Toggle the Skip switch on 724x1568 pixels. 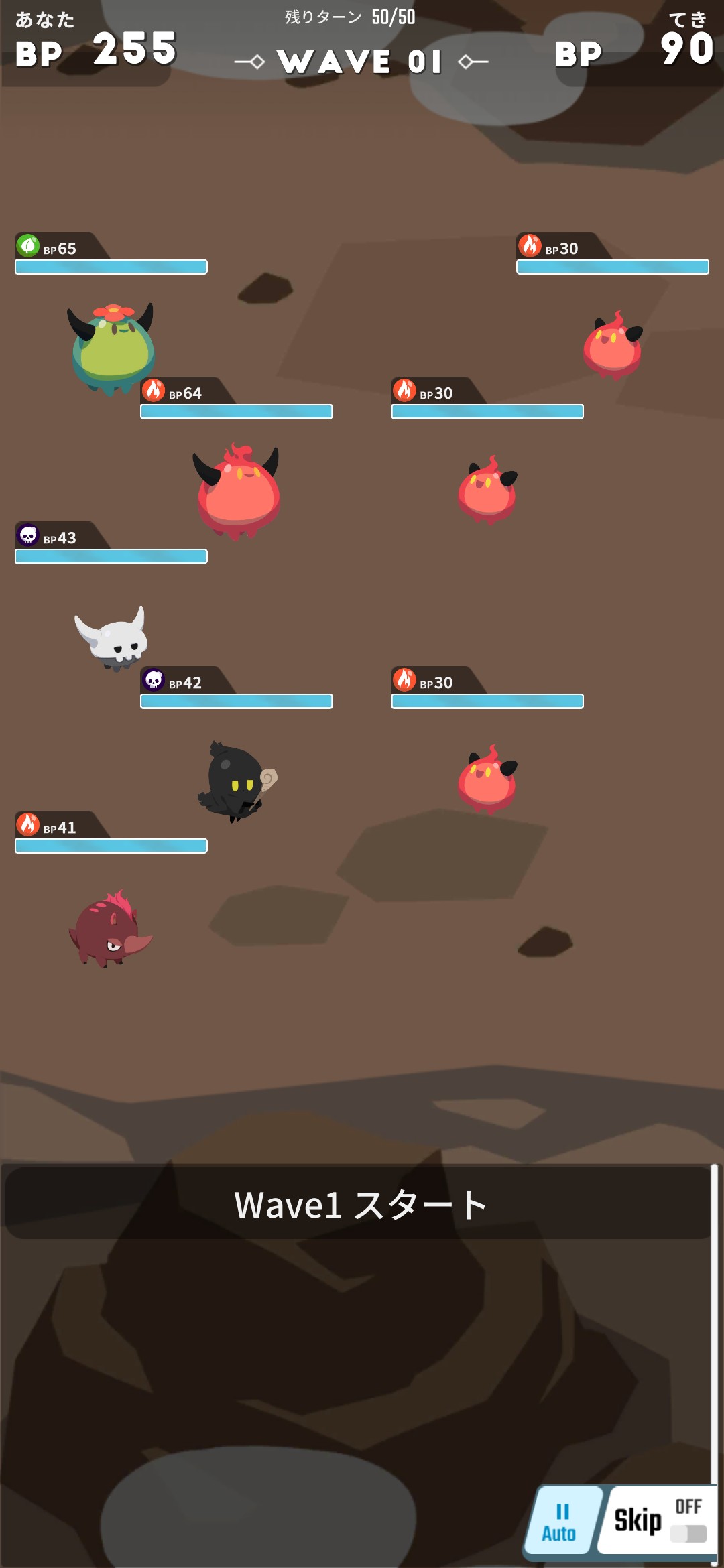click(688, 1533)
